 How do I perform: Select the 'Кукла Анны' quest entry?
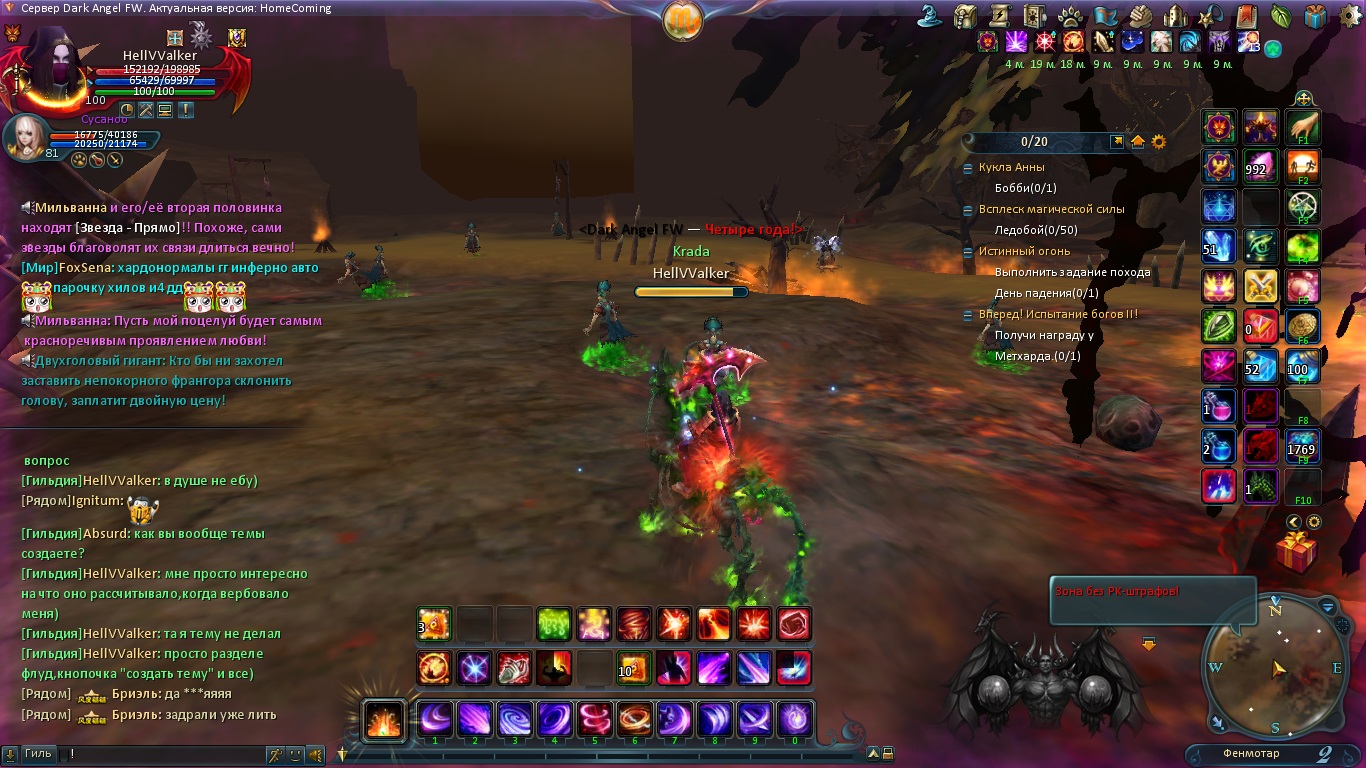[x=1011, y=167]
